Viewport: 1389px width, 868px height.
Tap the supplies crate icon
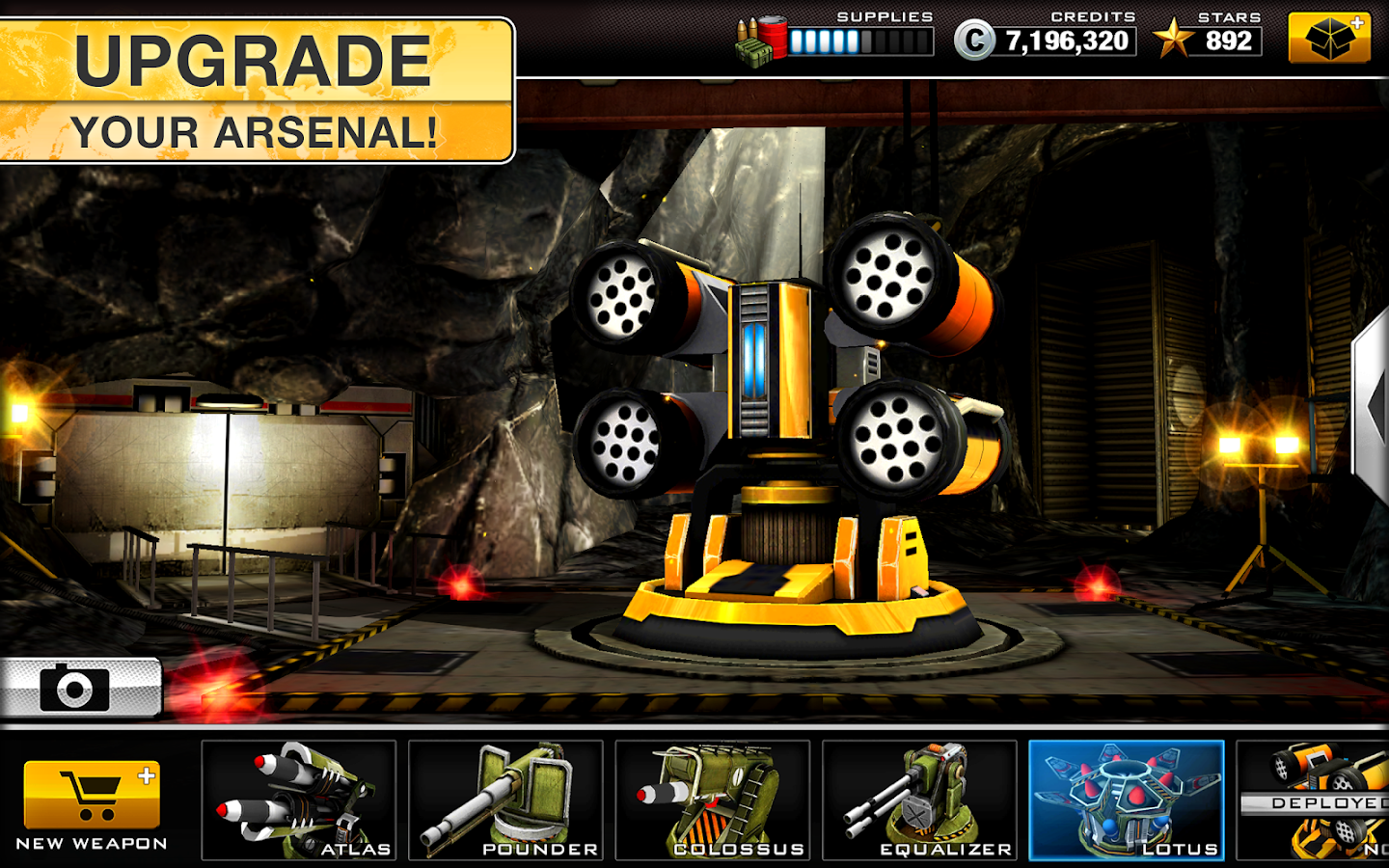tap(761, 41)
